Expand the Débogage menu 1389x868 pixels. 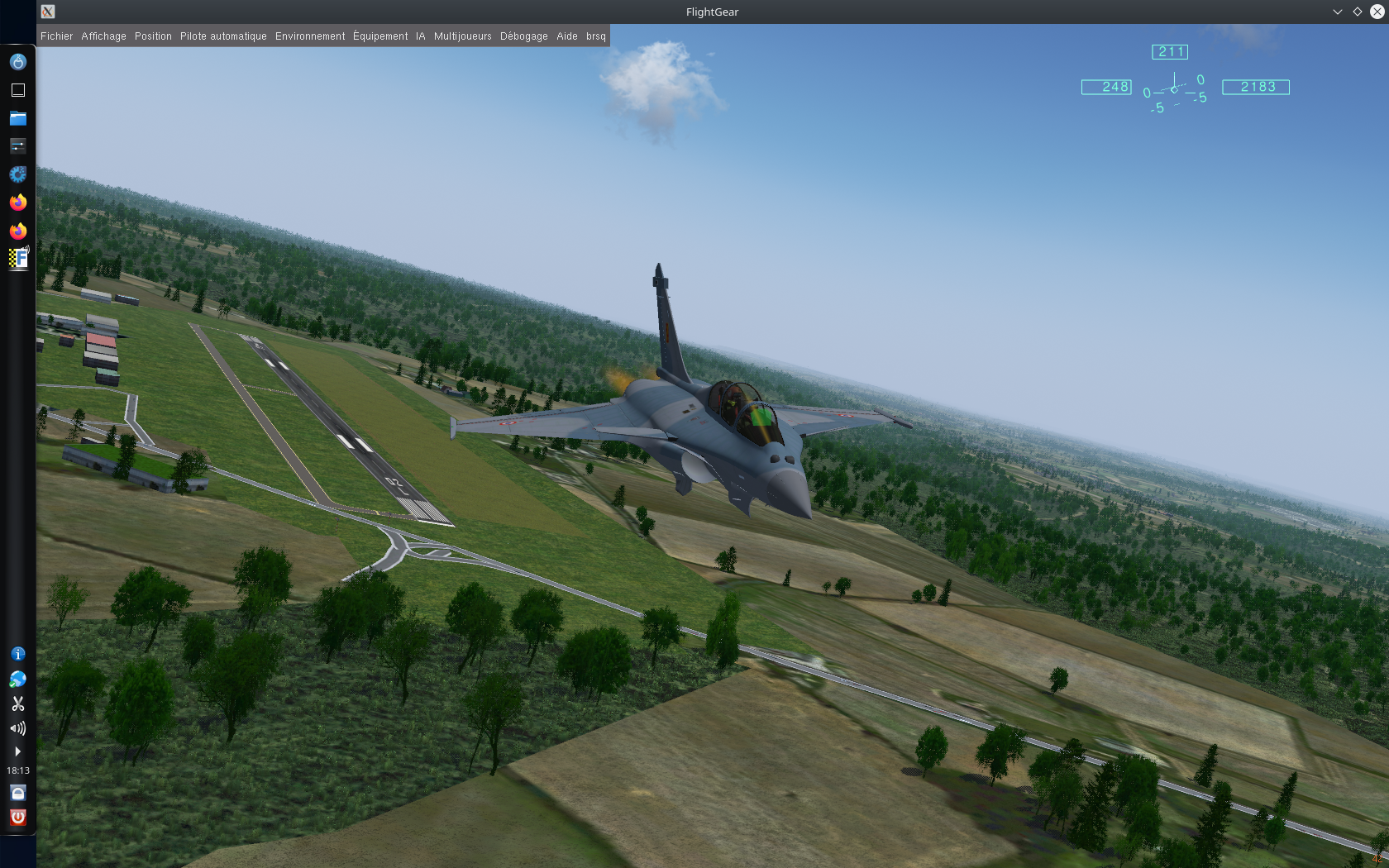coord(523,36)
